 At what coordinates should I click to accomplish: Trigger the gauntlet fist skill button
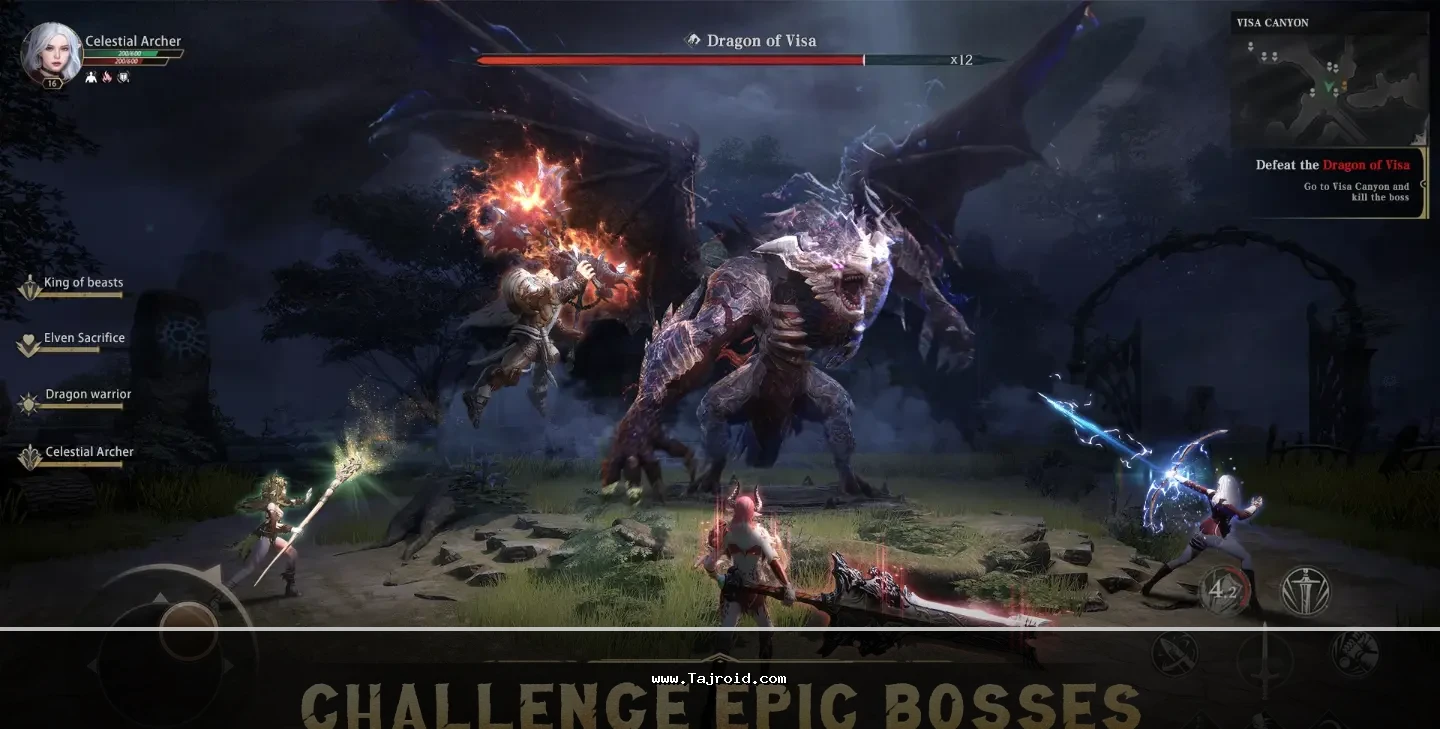(x=1355, y=653)
